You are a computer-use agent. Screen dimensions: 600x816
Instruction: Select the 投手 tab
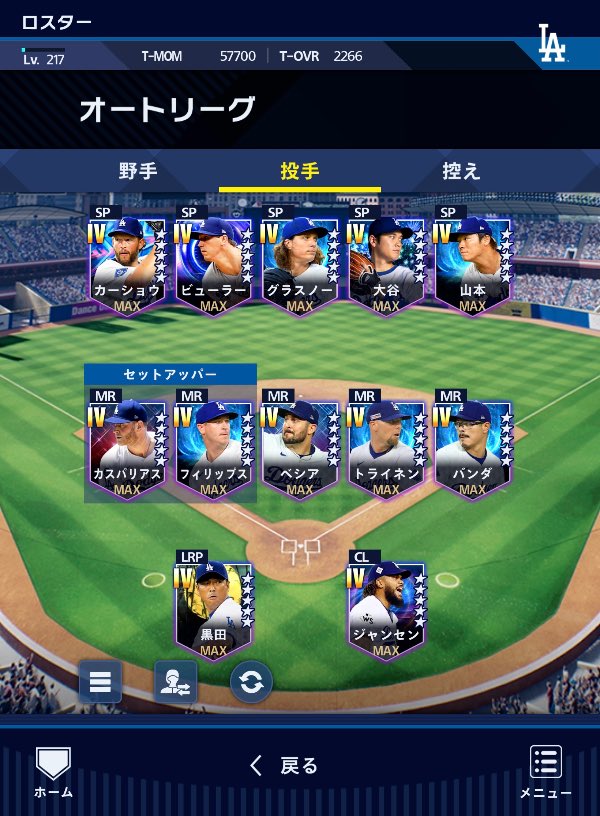tap(299, 171)
